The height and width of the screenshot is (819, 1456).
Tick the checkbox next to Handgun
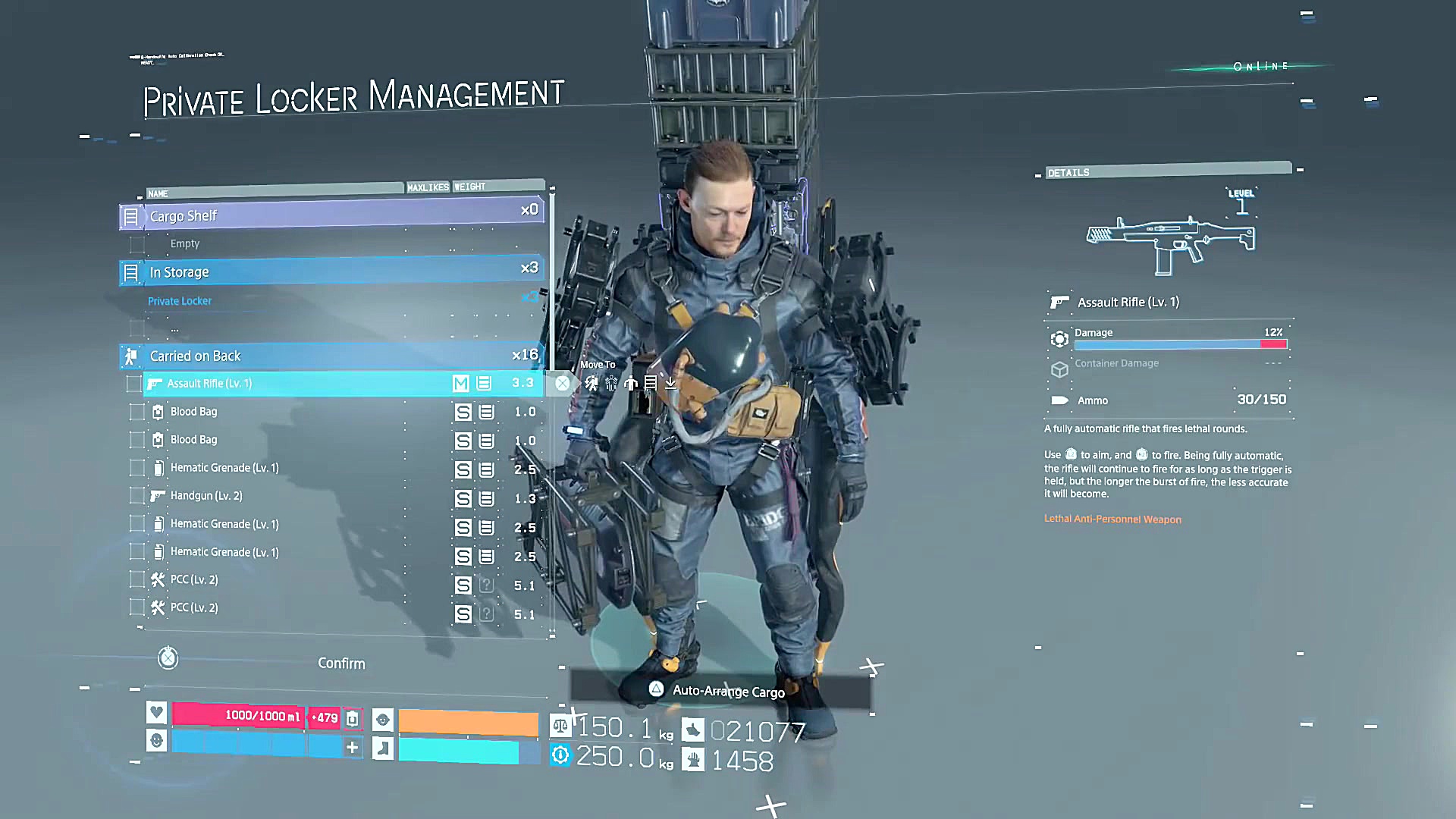[137, 496]
